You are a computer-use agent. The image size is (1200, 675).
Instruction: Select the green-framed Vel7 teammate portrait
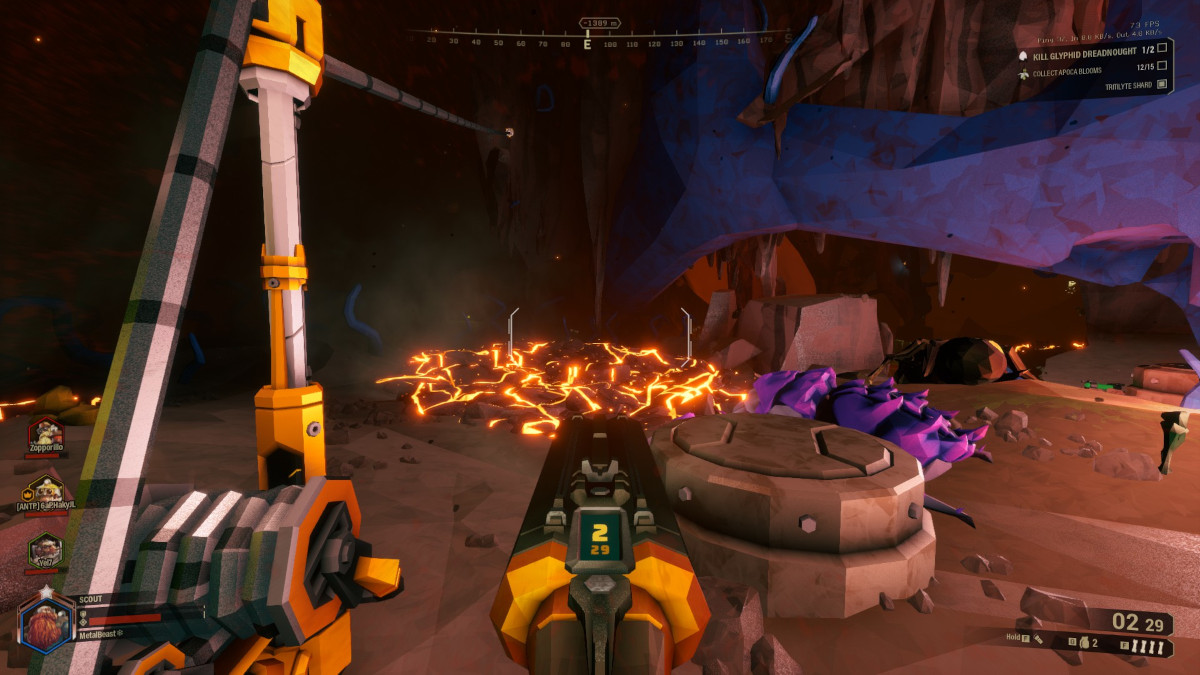(45, 549)
